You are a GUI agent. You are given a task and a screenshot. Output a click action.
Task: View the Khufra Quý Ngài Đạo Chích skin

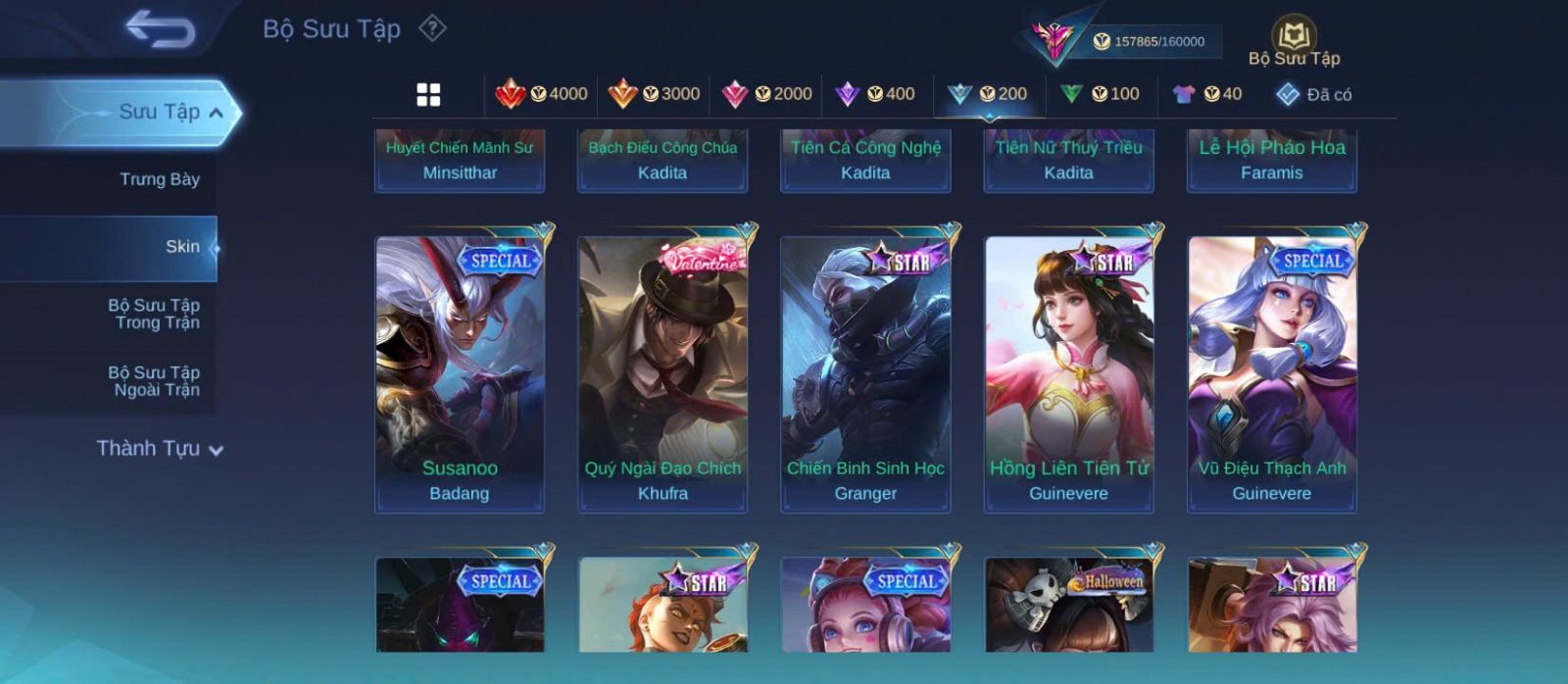(662, 372)
